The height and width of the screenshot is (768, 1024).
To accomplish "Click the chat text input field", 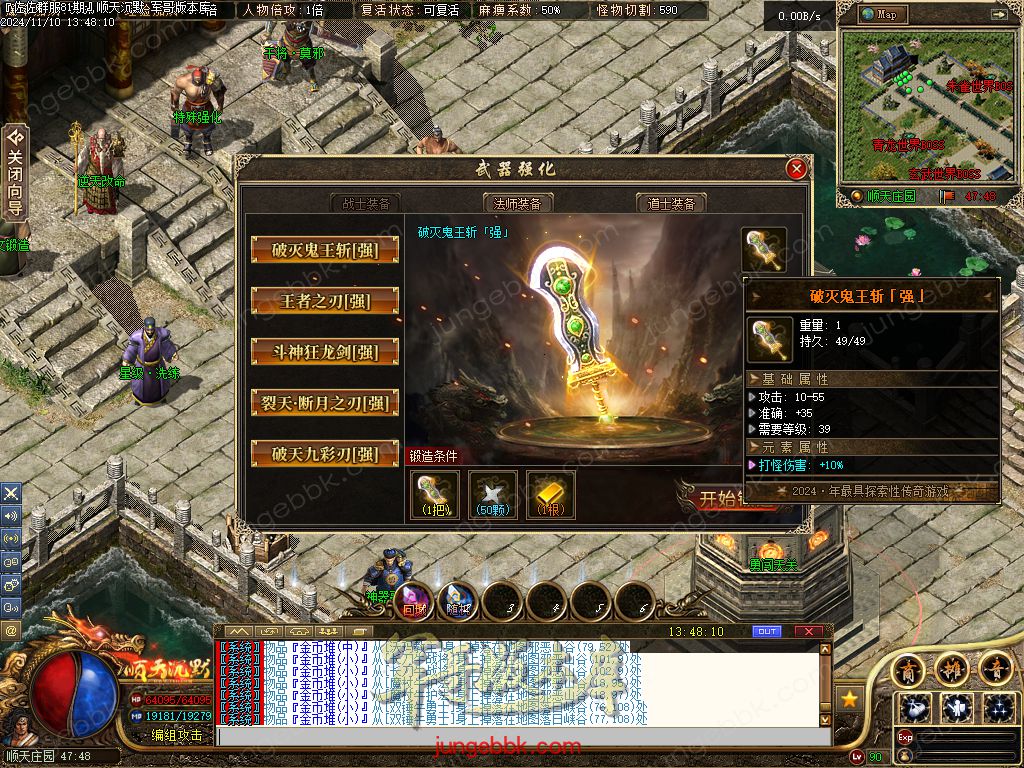I will coord(520,736).
